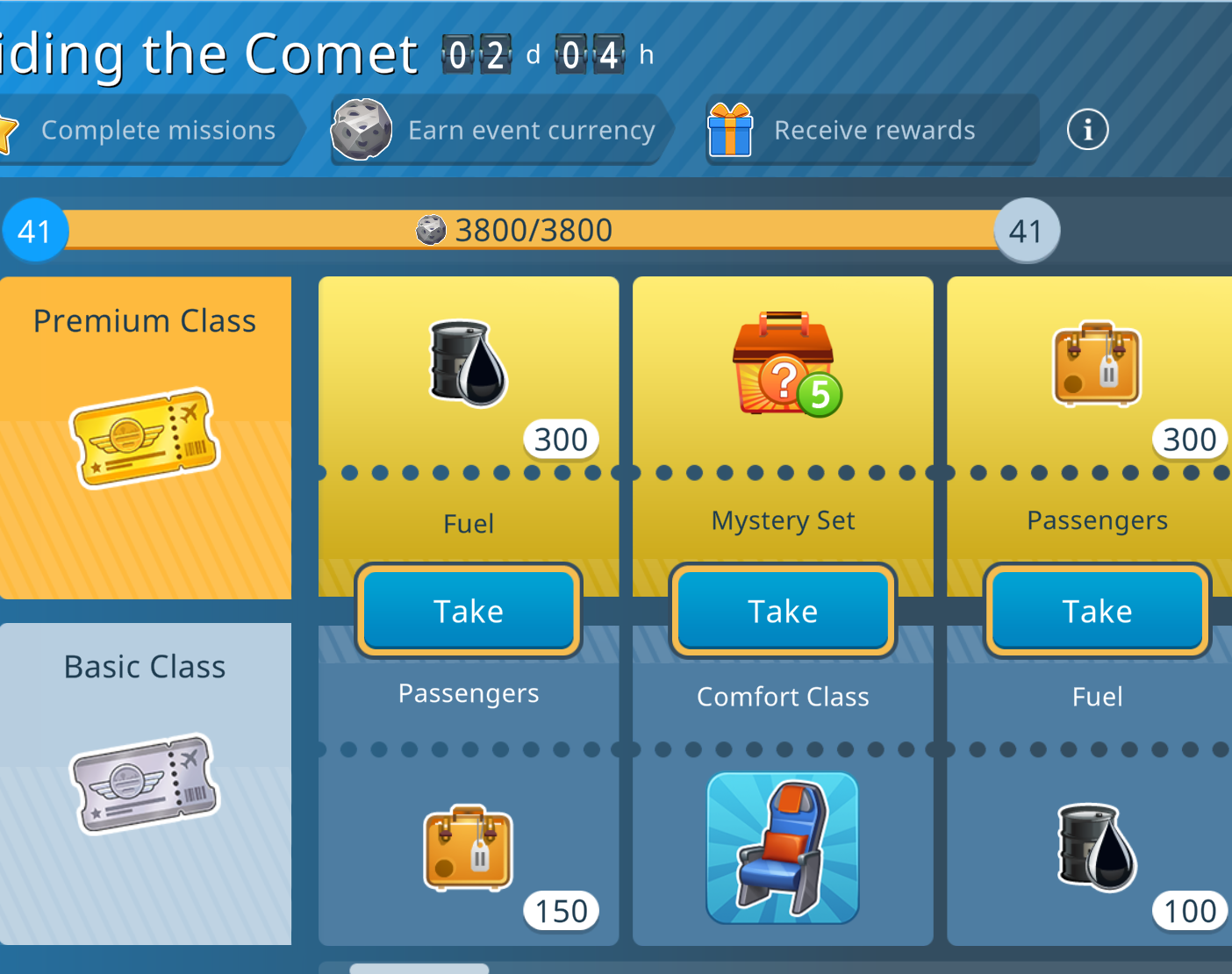Viewport: 1232px width, 974px height.
Task: Take the premium Passengers 300 reward
Action: point(1097,611)
